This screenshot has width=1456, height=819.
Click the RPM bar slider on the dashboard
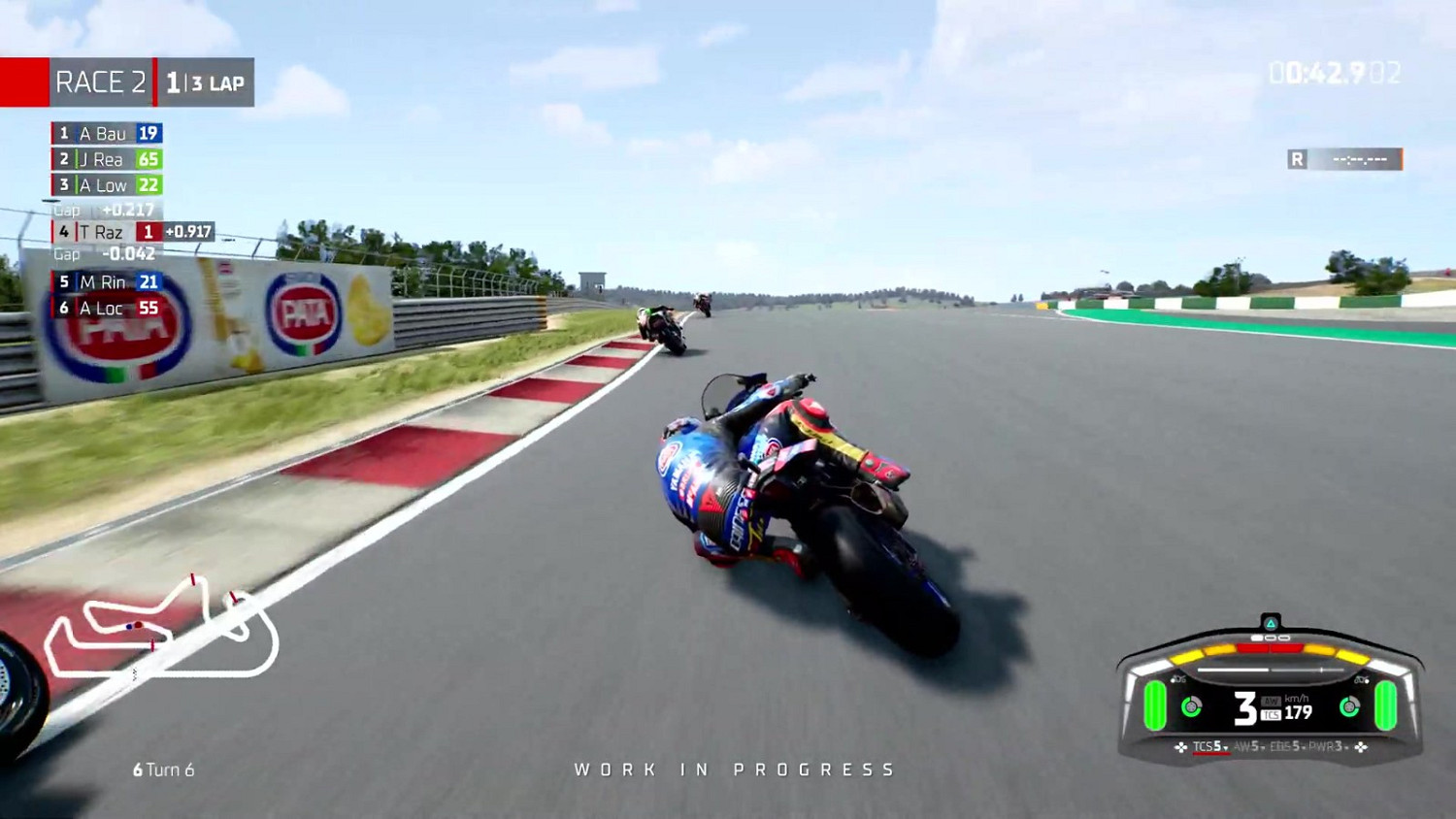click(x=1271, y=670)
